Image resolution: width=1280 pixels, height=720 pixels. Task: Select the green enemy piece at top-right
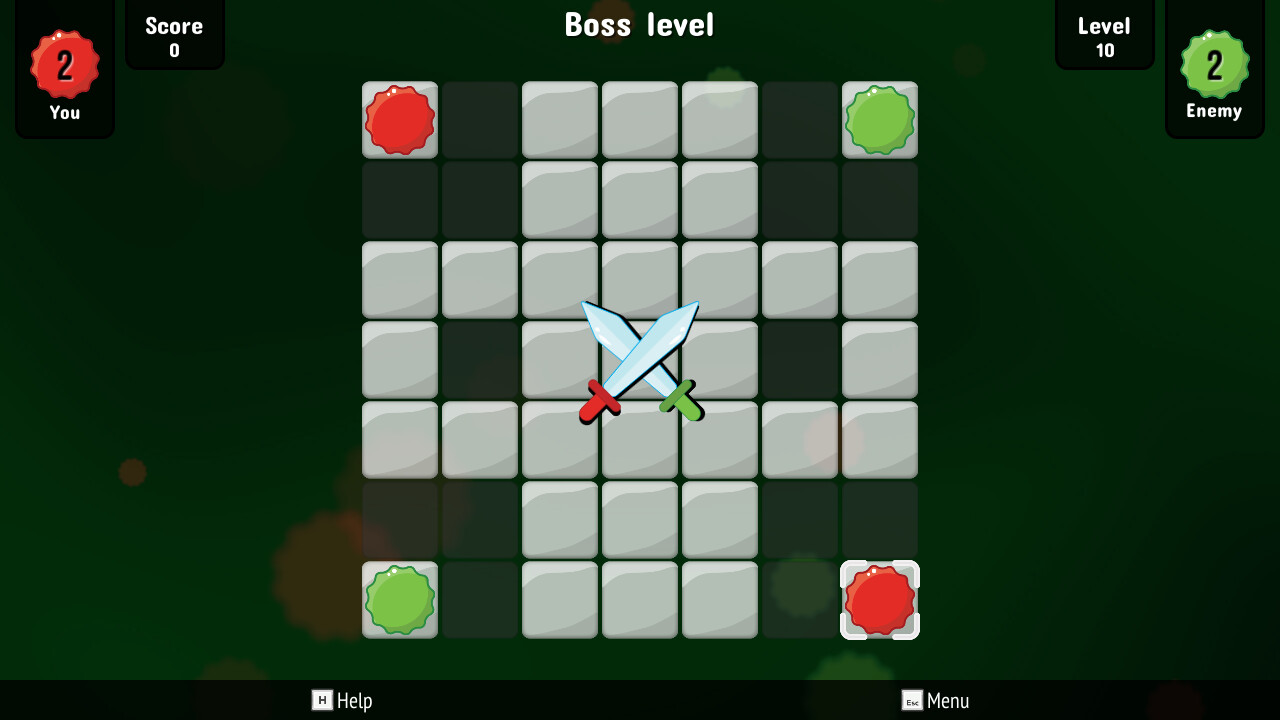[x=879, y=119]
